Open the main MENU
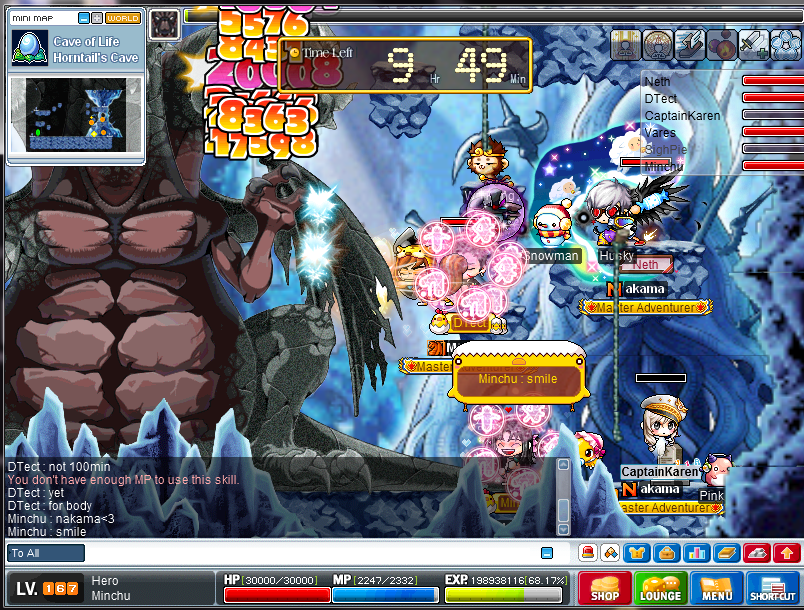804x610 pixels. [x=716, y=587]
